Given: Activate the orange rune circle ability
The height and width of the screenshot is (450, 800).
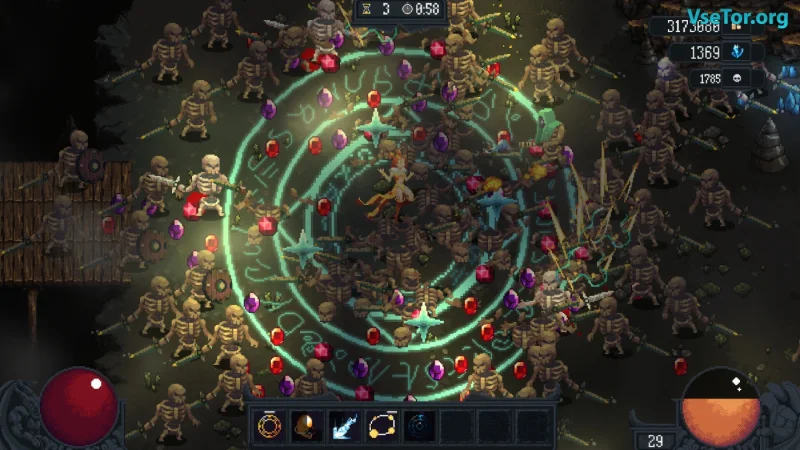Looking at the screenshot, I should point(271,426).
